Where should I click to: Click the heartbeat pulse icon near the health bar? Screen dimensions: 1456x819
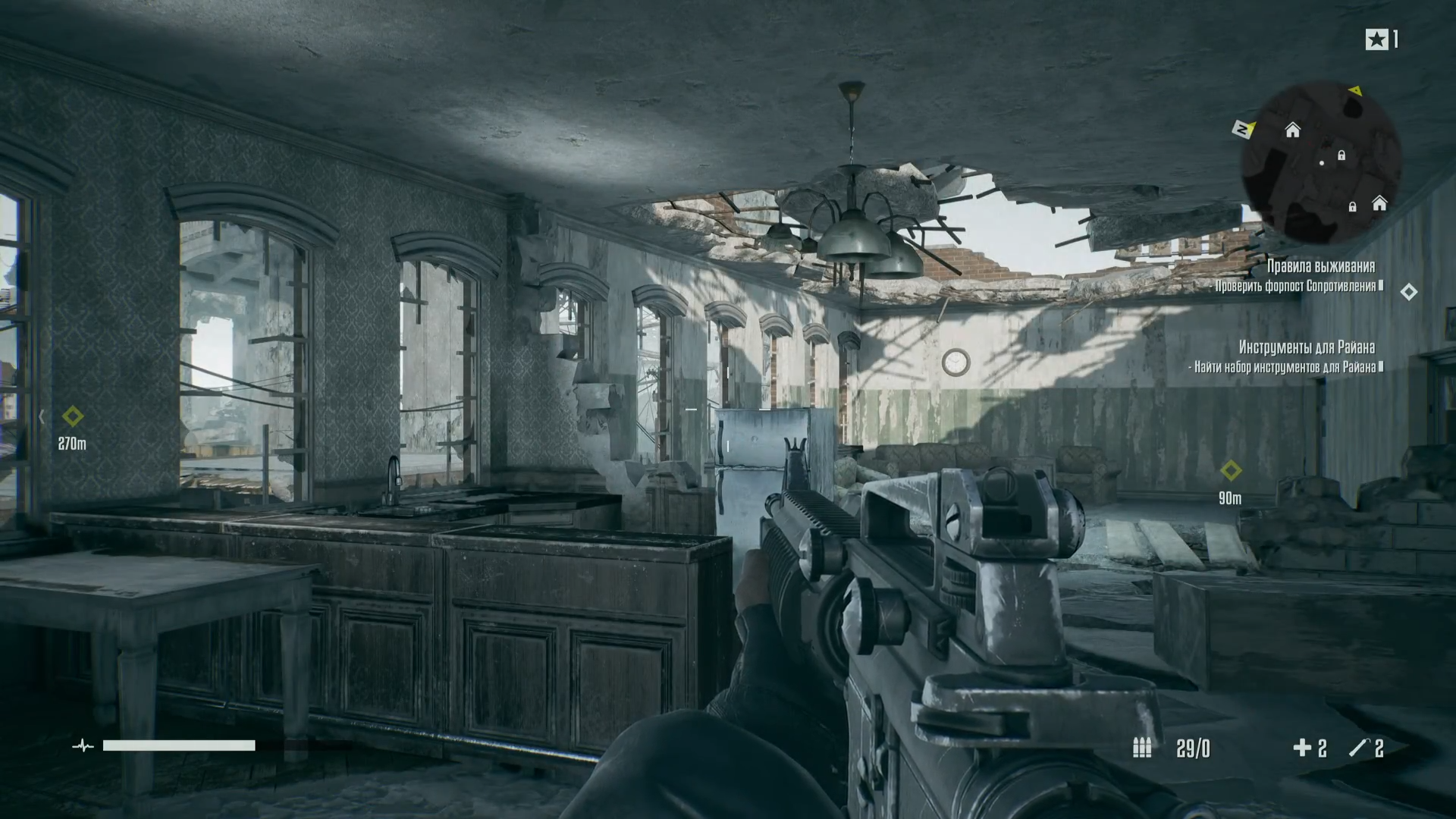click(x=82, y=746)
